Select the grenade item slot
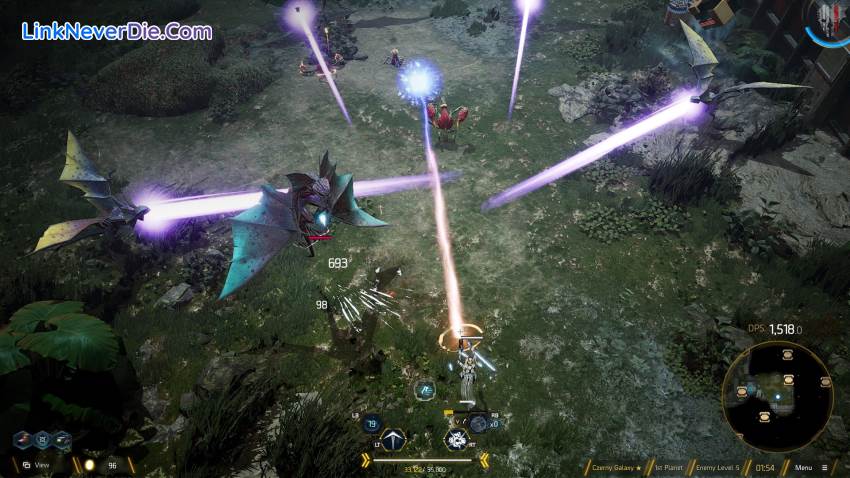The width and height of the screenshot is (850, 478). (478, 423)
